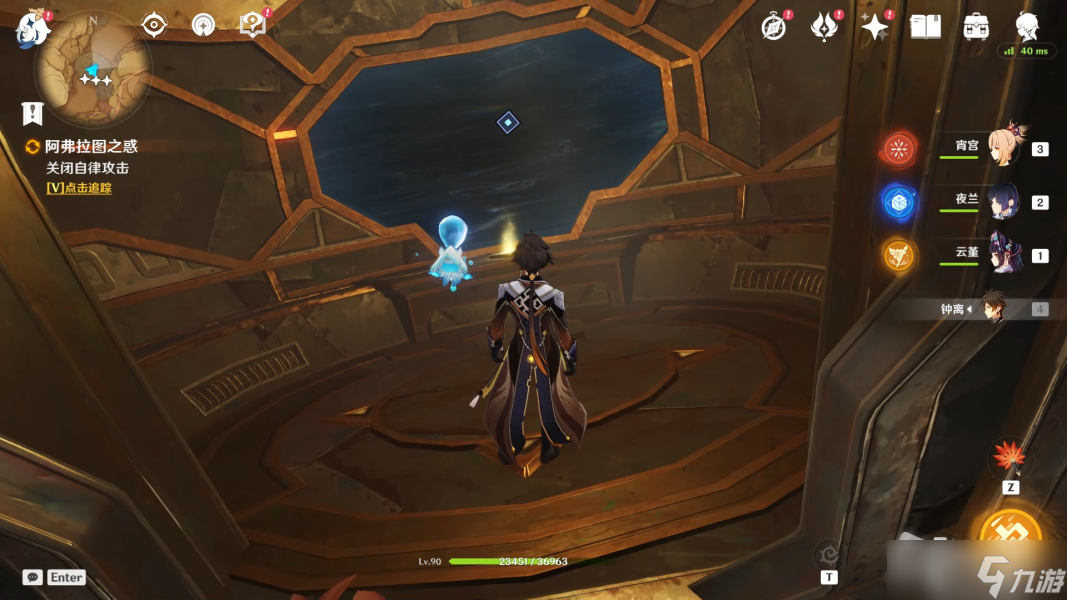The image size is (1067, 600).
Task: Open the character screen icon
Action: pos(1027,27)
